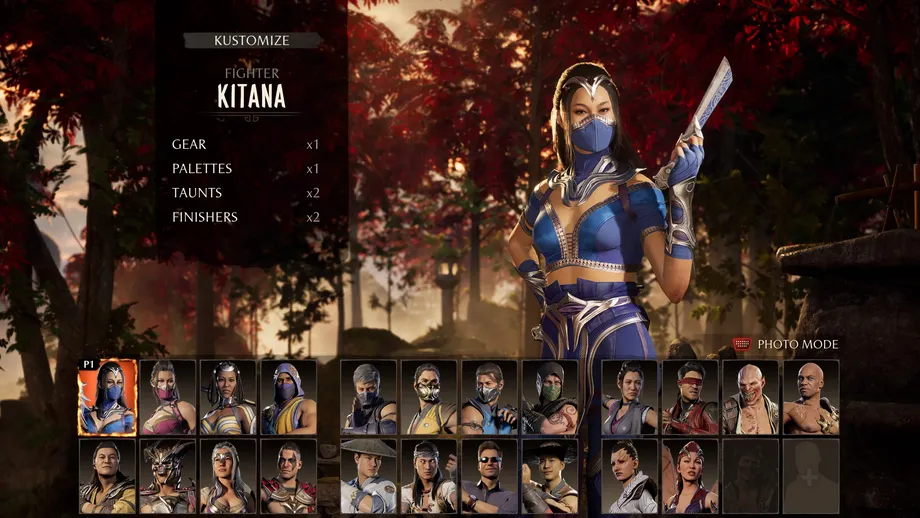Choose Raiden wearing the straw hat
Viewport: 920px width, 518px height.
[368, 476]
